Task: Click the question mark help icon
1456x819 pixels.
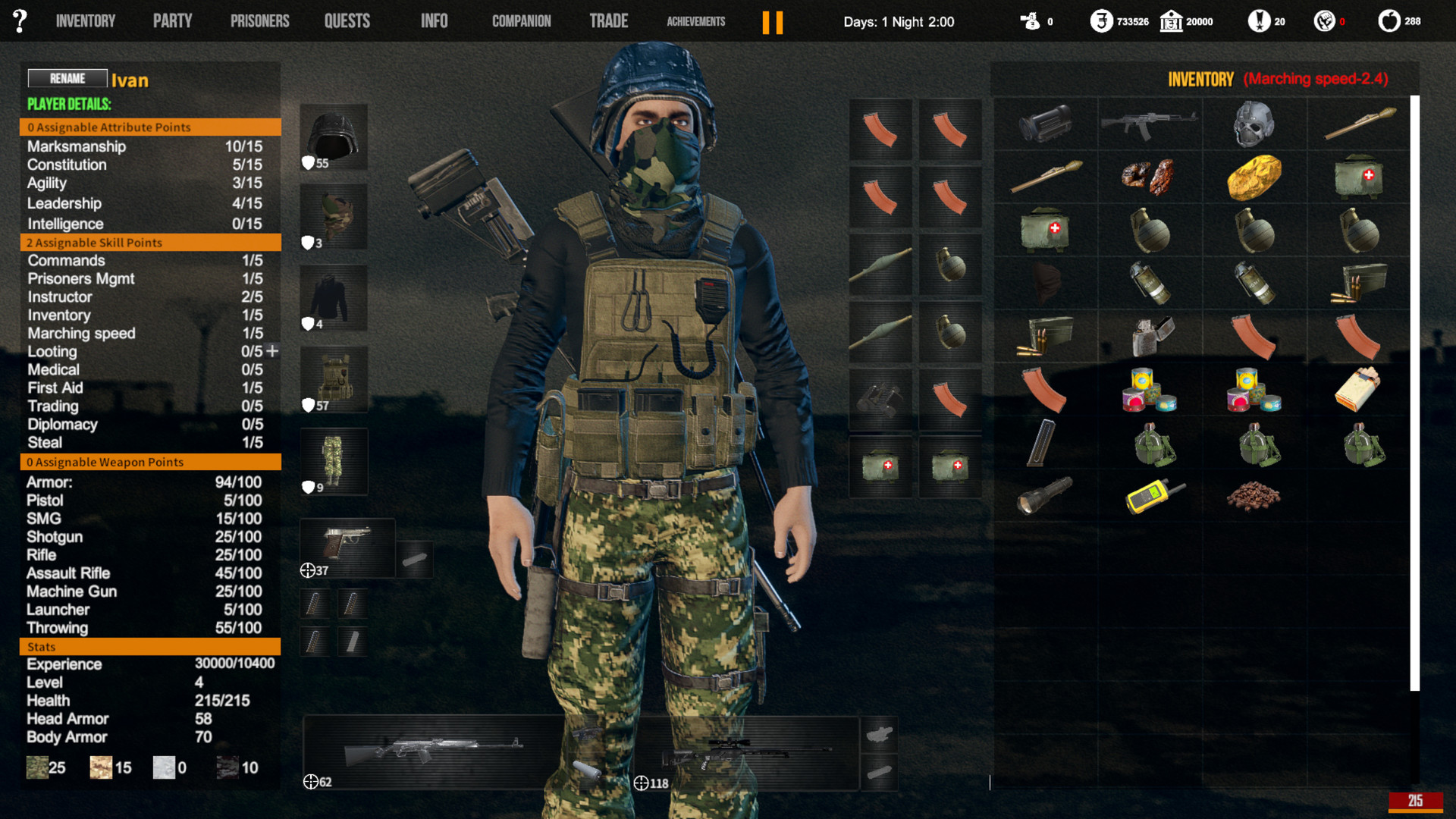Action: click(x=19, y=20)
